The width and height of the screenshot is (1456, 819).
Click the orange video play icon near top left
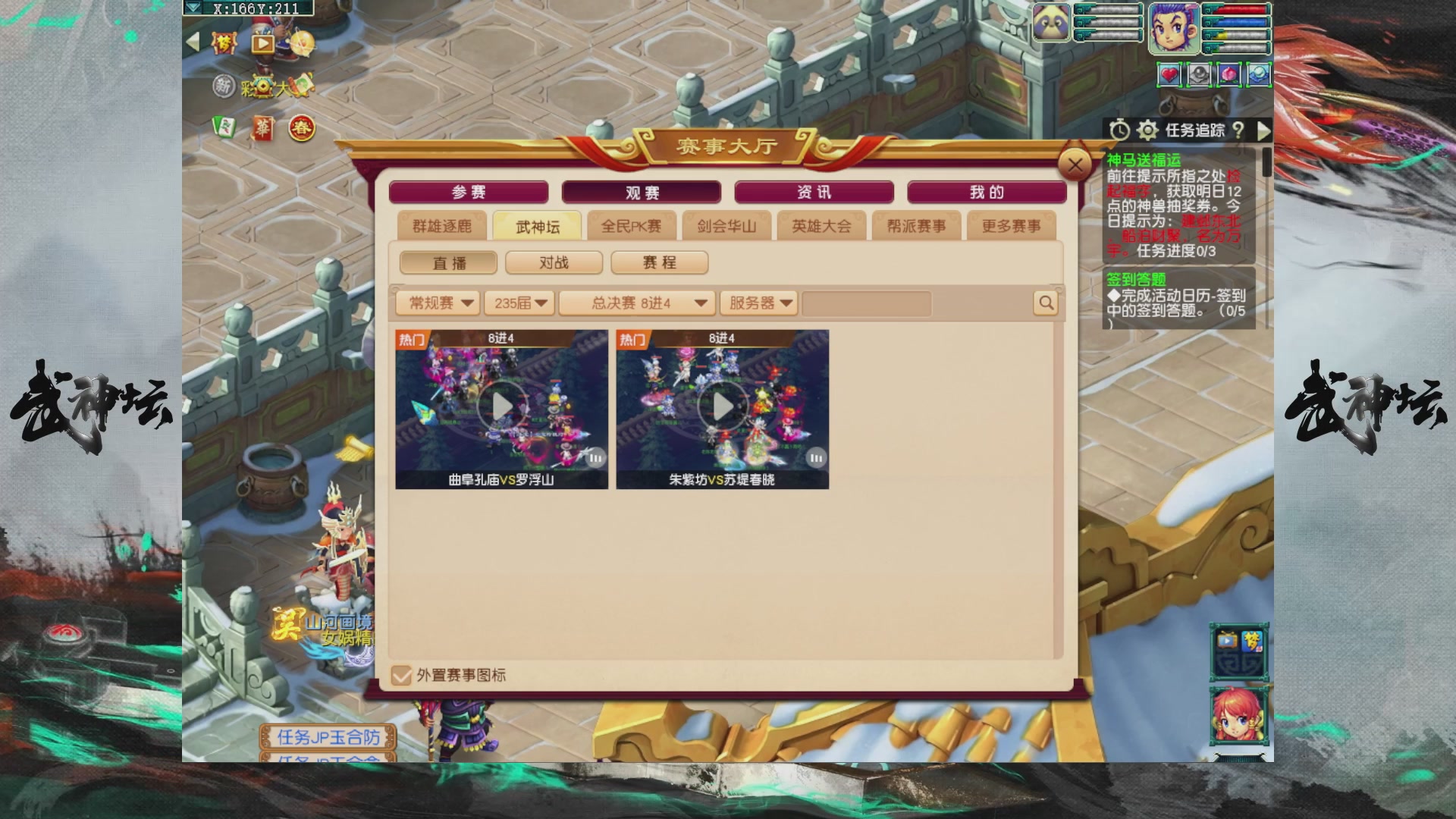[264, 45]
